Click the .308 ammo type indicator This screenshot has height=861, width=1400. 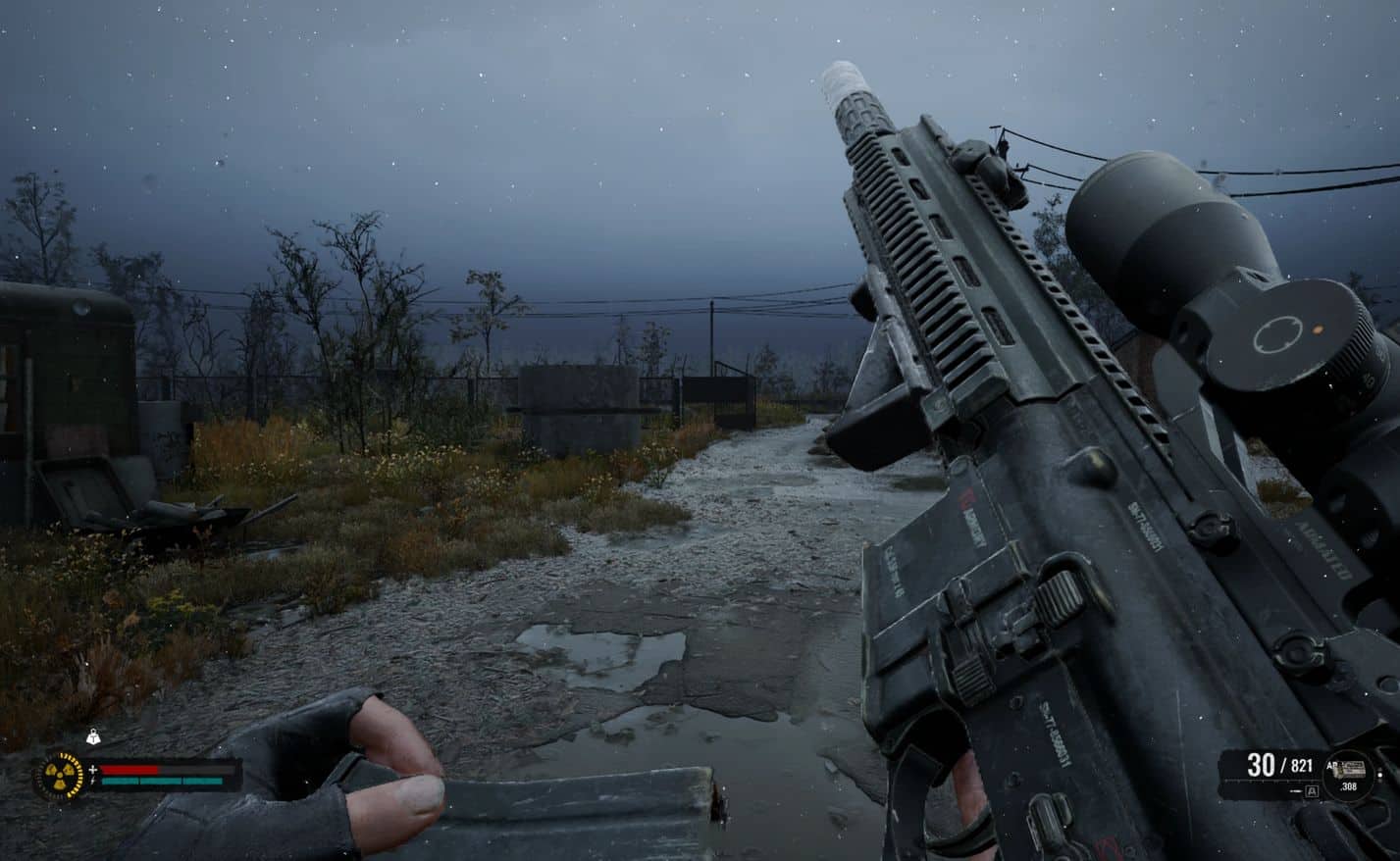point(1349,787)
